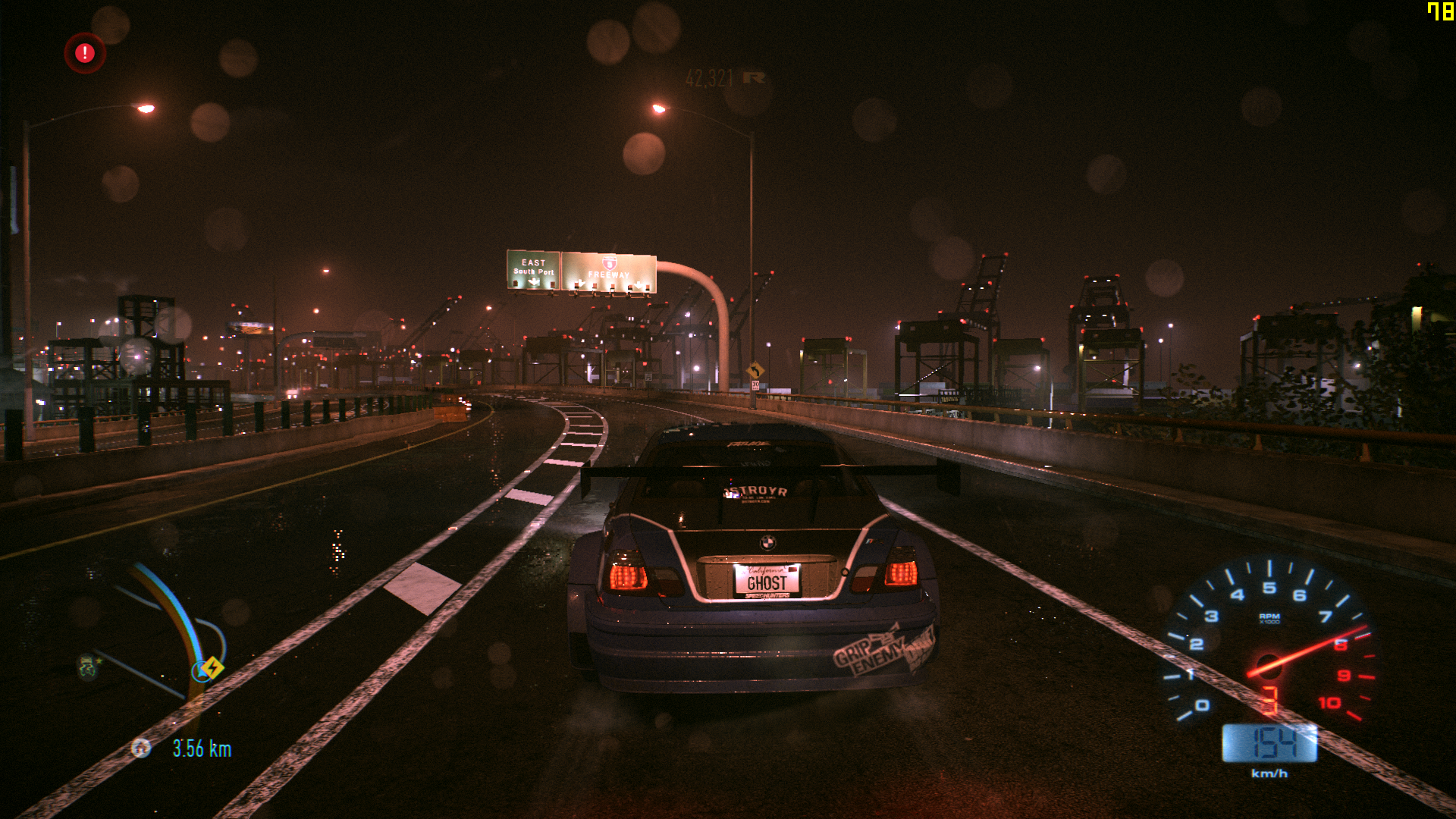
Task: Select the yellow lightning bolt map marker
Action: coord(214,667)
